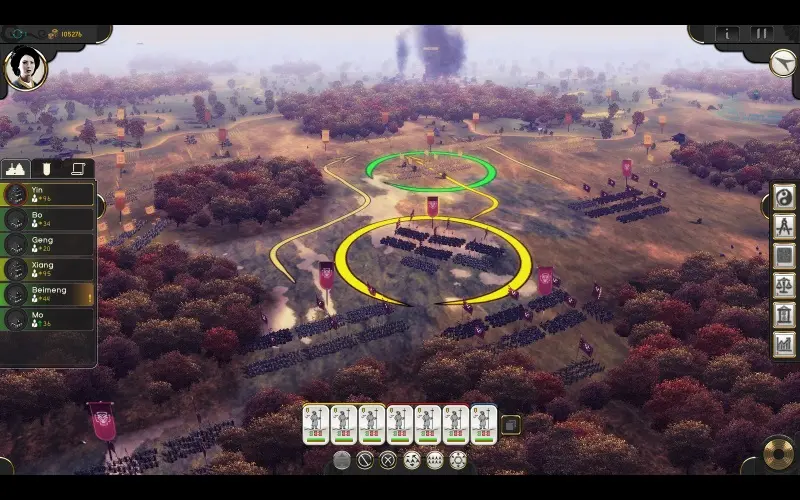Switch to the shield tab

(x=46, y=169)
